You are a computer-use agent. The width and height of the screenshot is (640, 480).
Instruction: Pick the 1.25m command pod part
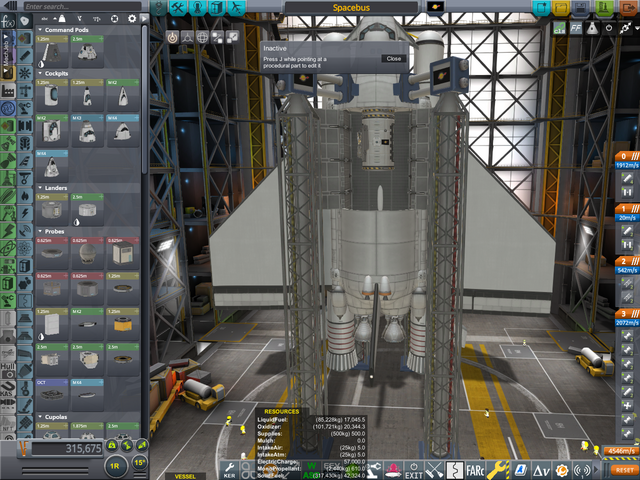point(53,53)
